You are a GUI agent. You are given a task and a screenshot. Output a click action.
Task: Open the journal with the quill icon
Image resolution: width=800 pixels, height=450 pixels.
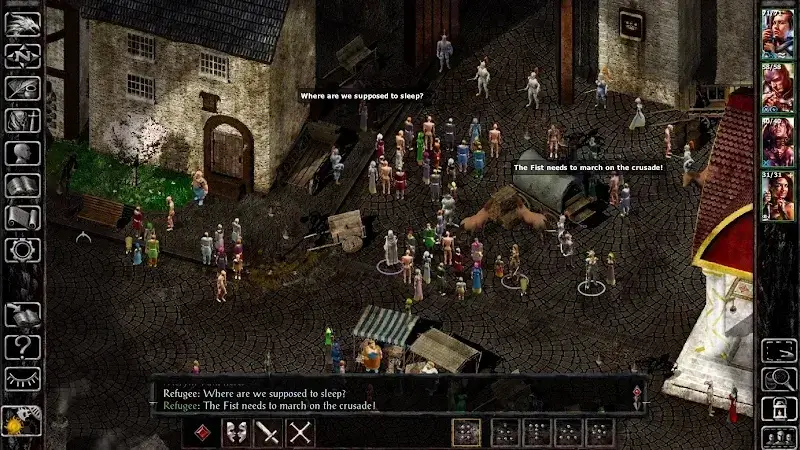[x=22, y=89]
